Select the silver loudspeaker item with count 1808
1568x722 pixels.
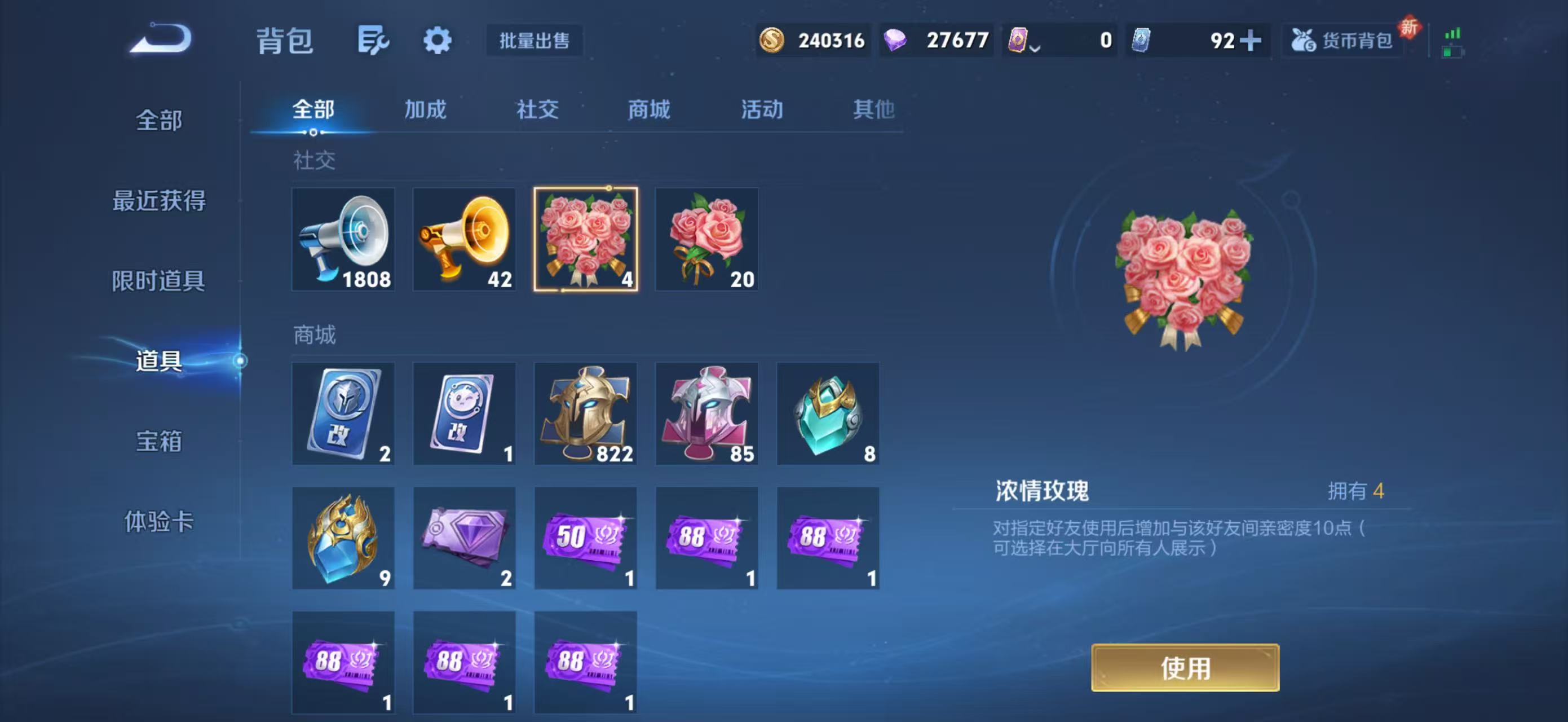tap(343, 239)
